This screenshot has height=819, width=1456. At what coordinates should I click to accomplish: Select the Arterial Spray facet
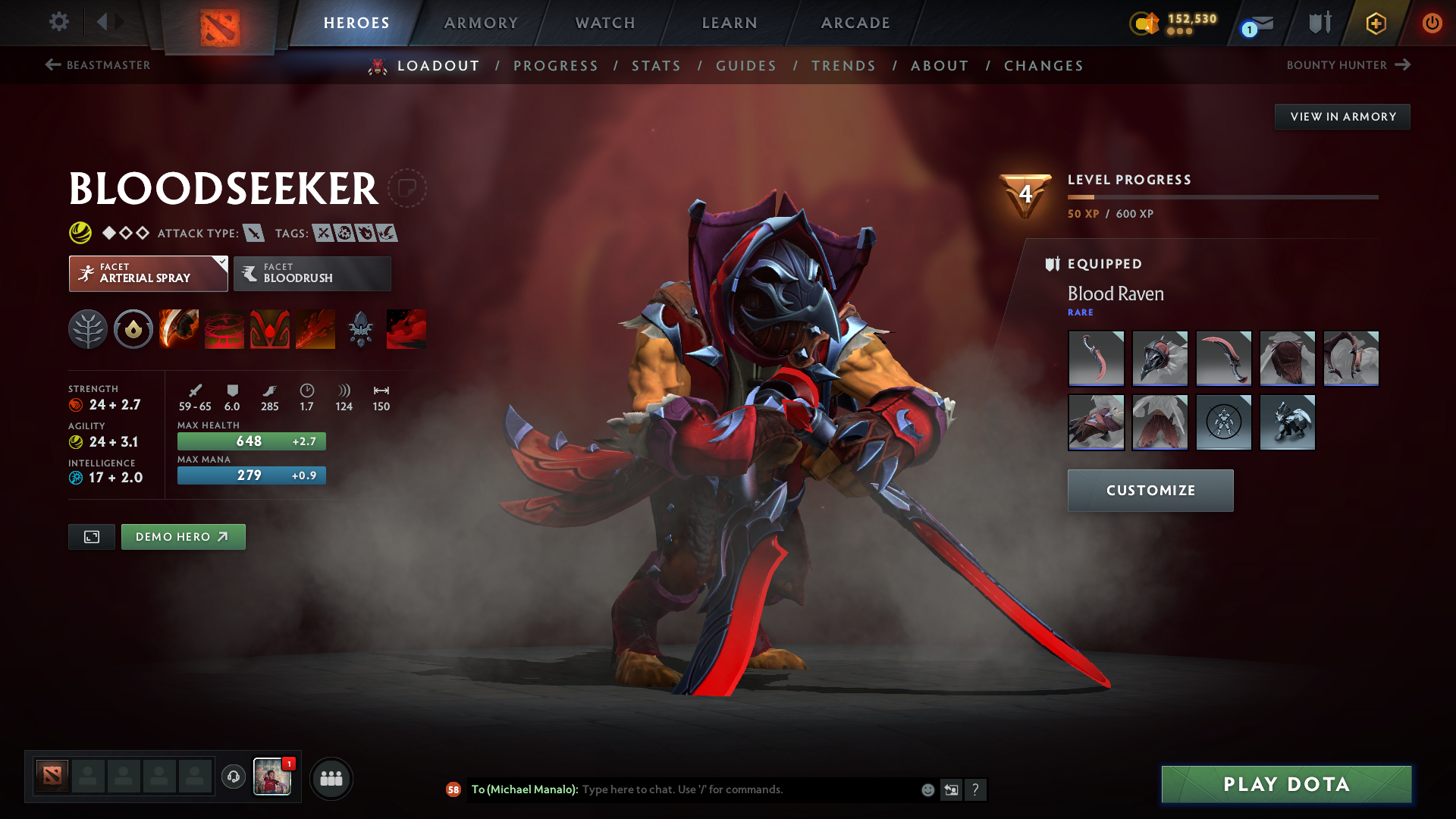pos(140,273)
